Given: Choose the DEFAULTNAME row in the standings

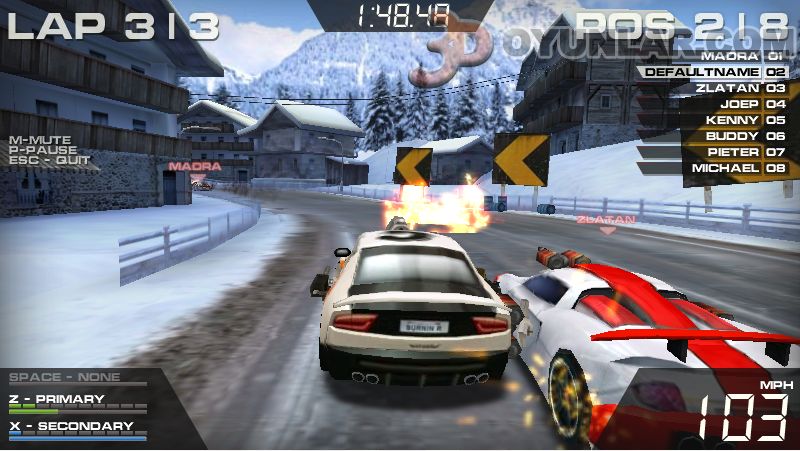Looking at the screenshot, I should pos(714,72).
